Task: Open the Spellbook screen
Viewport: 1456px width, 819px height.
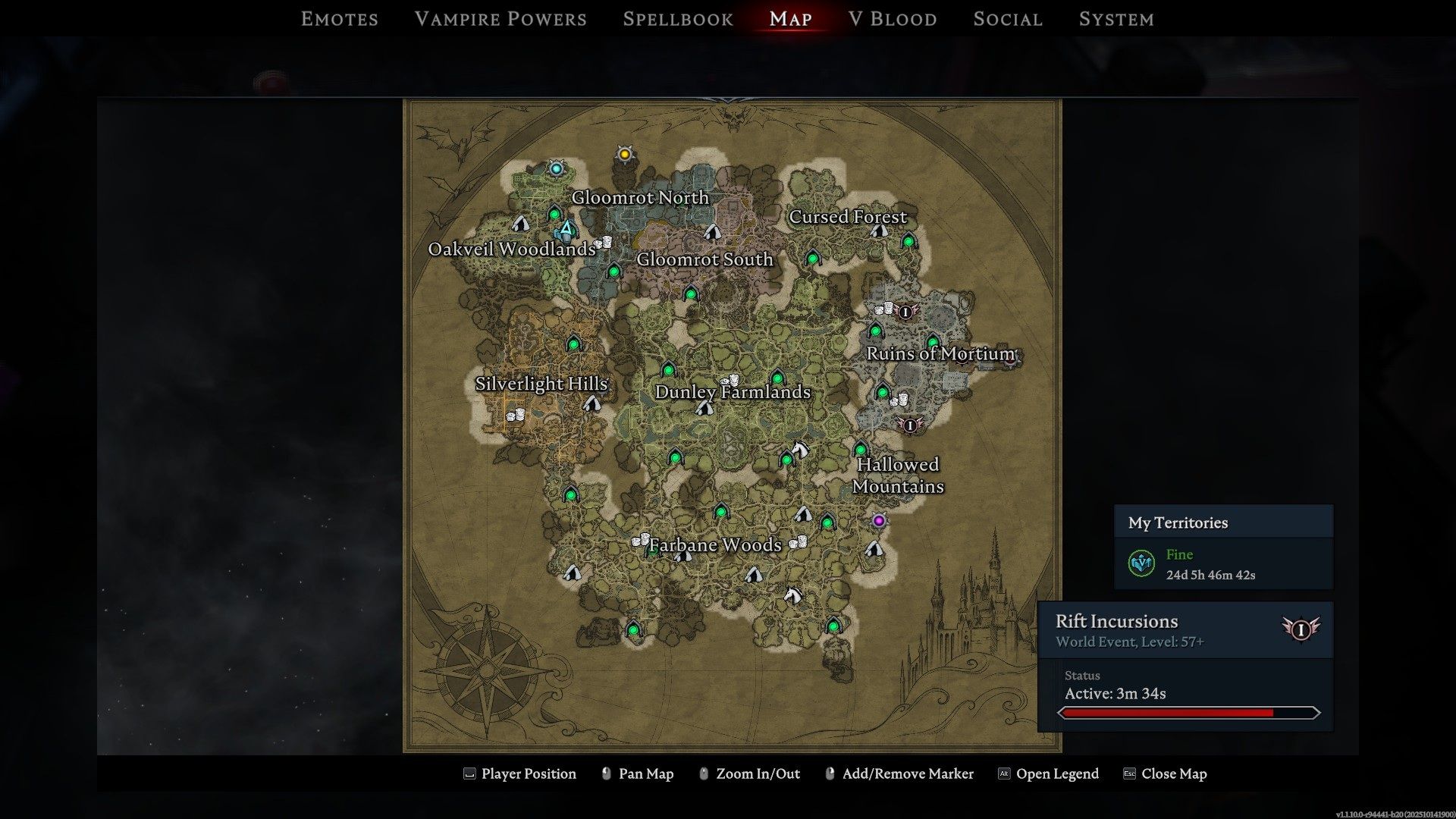Action: [x=677, y=19]
